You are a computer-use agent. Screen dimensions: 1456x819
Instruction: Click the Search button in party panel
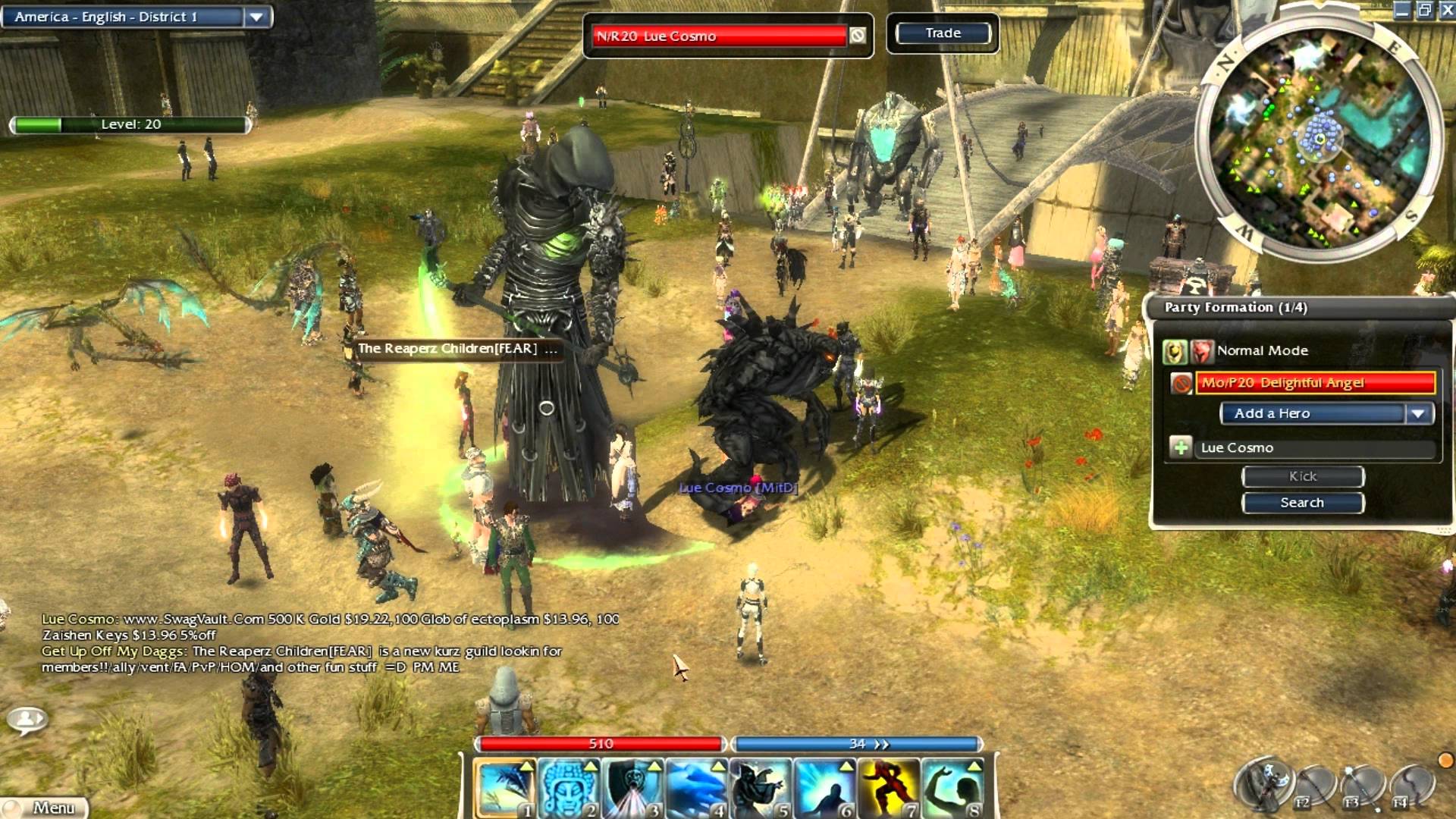1303,503
